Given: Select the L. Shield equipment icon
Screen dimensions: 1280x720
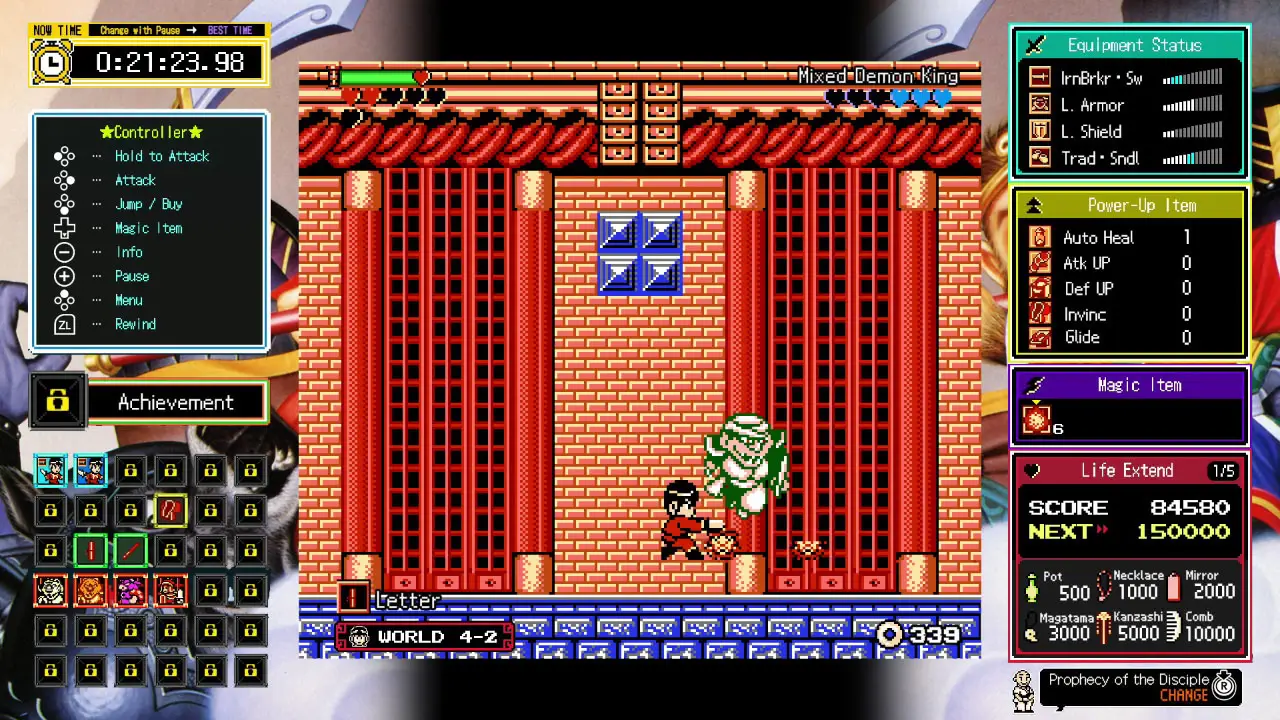Looking at the screenshot, I should [1040, 131].
